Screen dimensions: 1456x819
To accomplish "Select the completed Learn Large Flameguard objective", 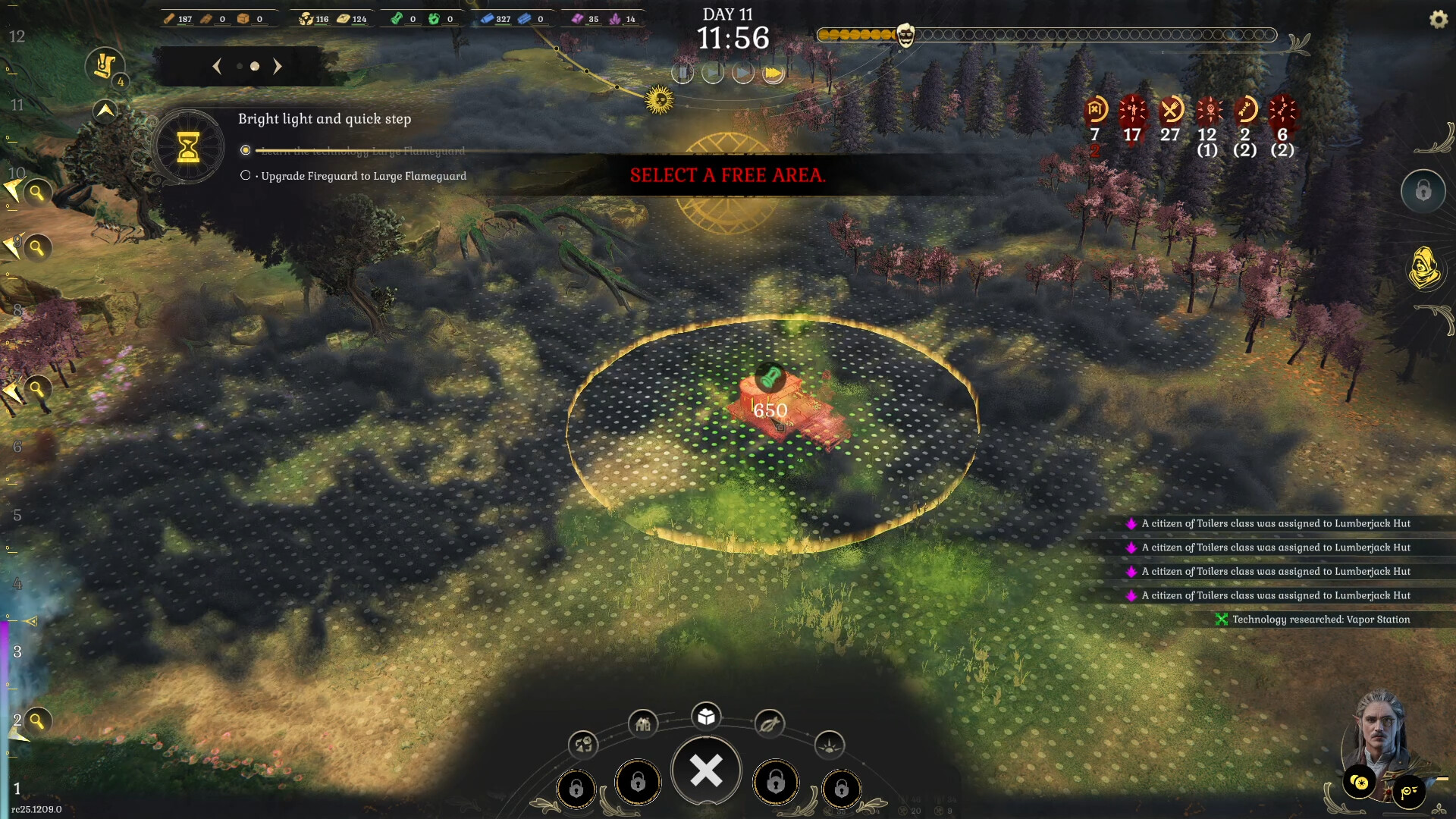I will tap(245, 150).
